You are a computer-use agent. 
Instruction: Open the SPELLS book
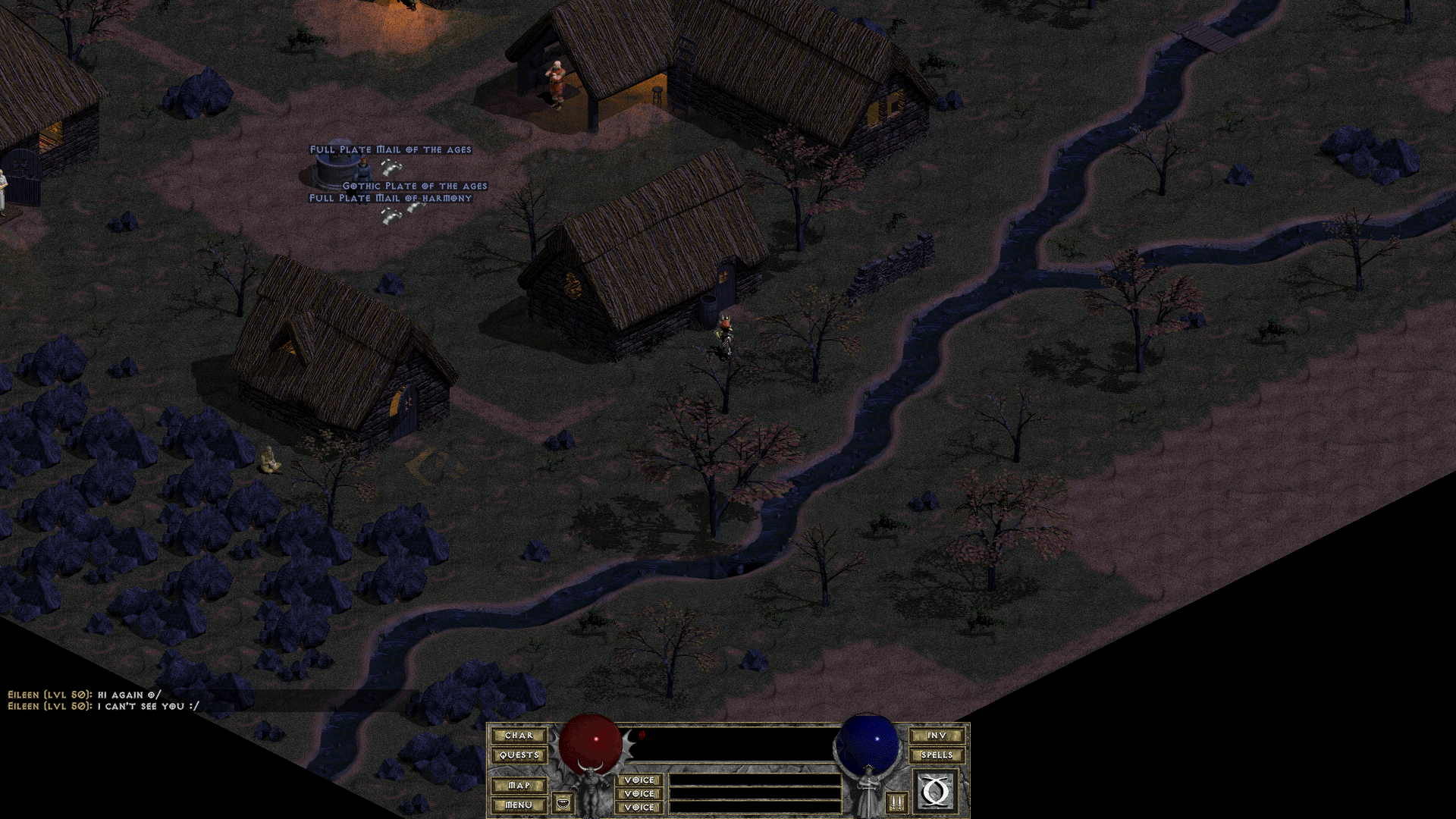tap(937, 755)
